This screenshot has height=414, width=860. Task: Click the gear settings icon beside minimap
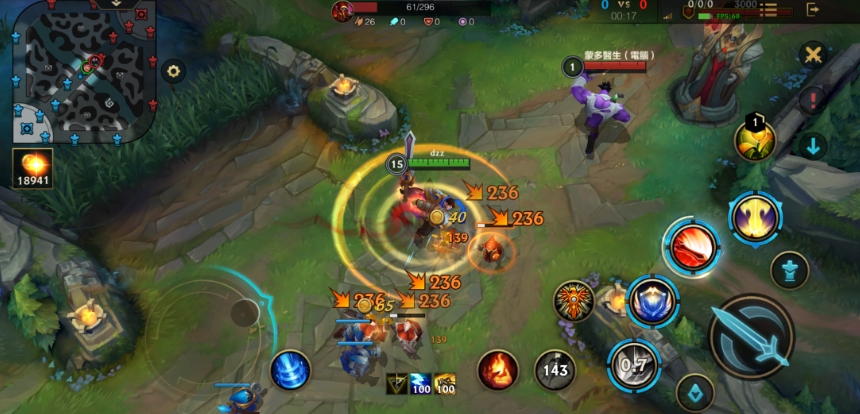click(x=174, y=71)
